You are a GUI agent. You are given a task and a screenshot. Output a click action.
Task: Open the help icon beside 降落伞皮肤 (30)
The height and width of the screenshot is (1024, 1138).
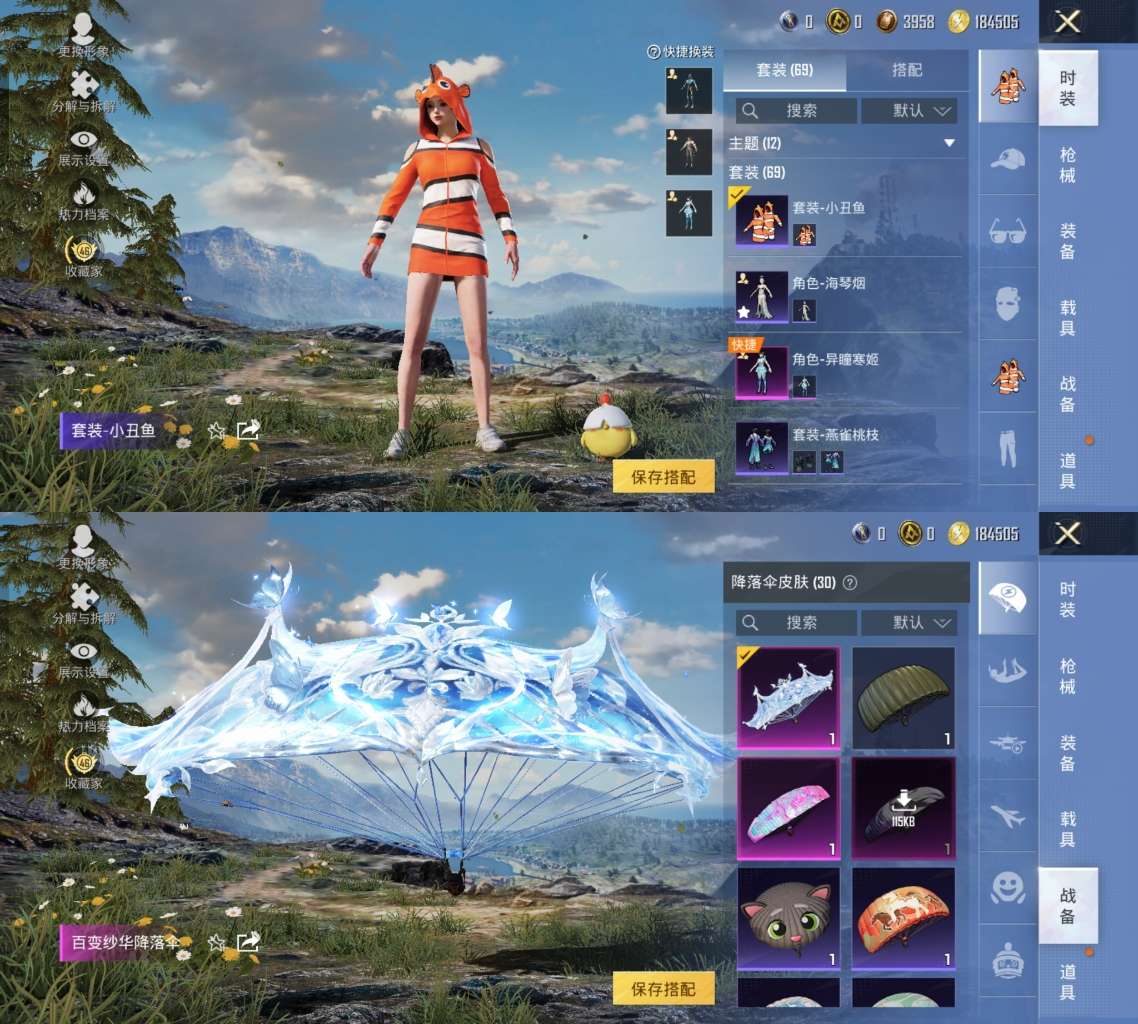[x=850, y=582]
